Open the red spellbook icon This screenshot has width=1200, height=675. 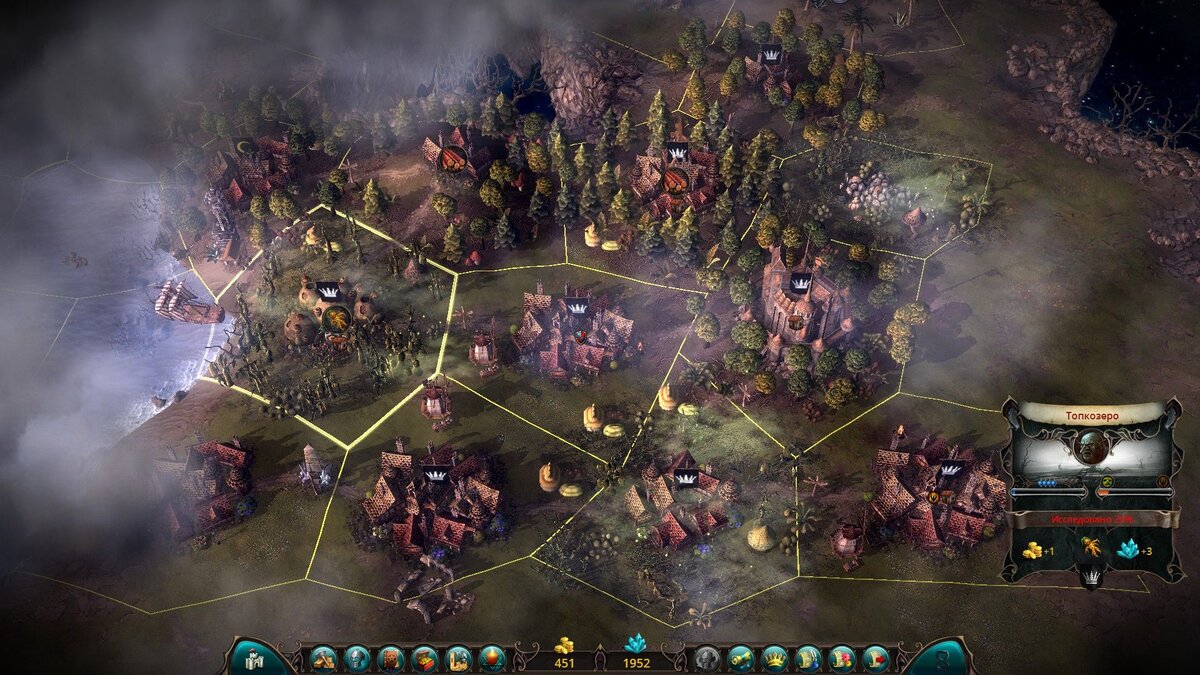coord(391,658)
